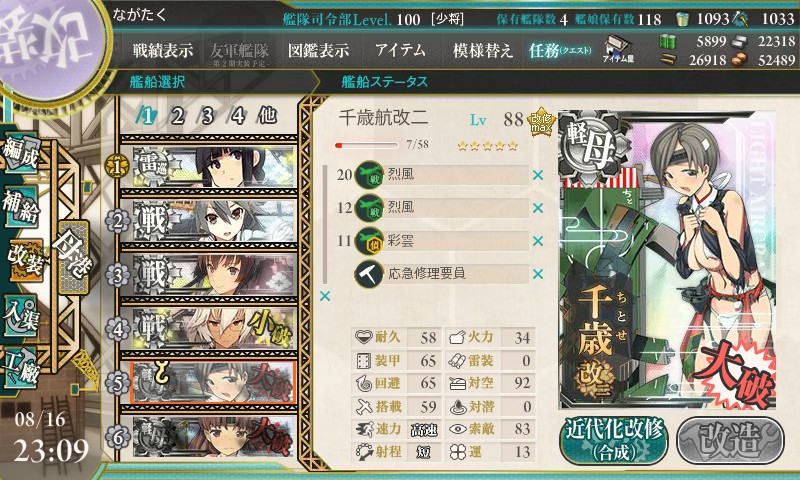Remove the 彩雲 equipment
800x480 pixels.
[537, 240]
